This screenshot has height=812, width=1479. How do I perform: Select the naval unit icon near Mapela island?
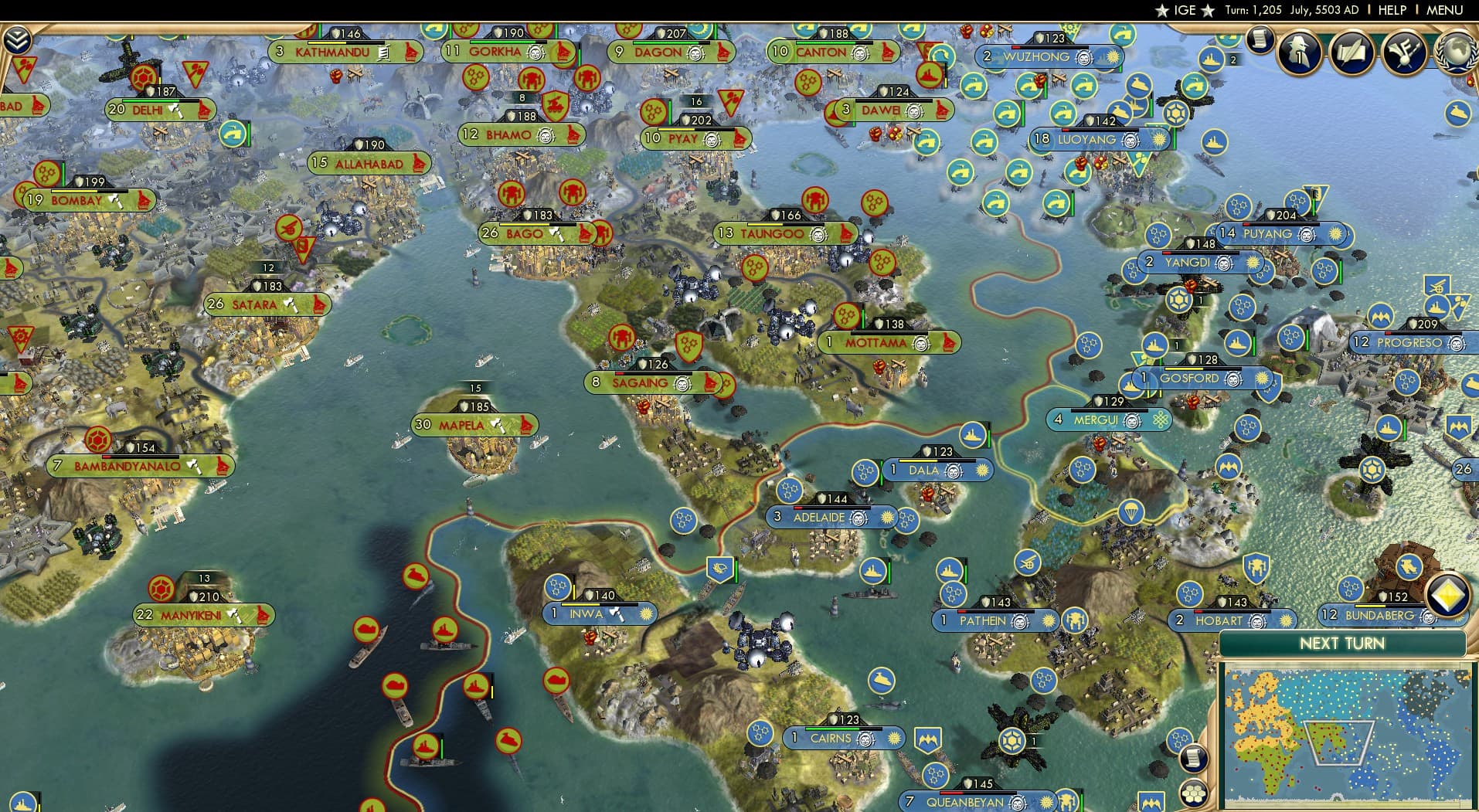click(x=403, y=442)
